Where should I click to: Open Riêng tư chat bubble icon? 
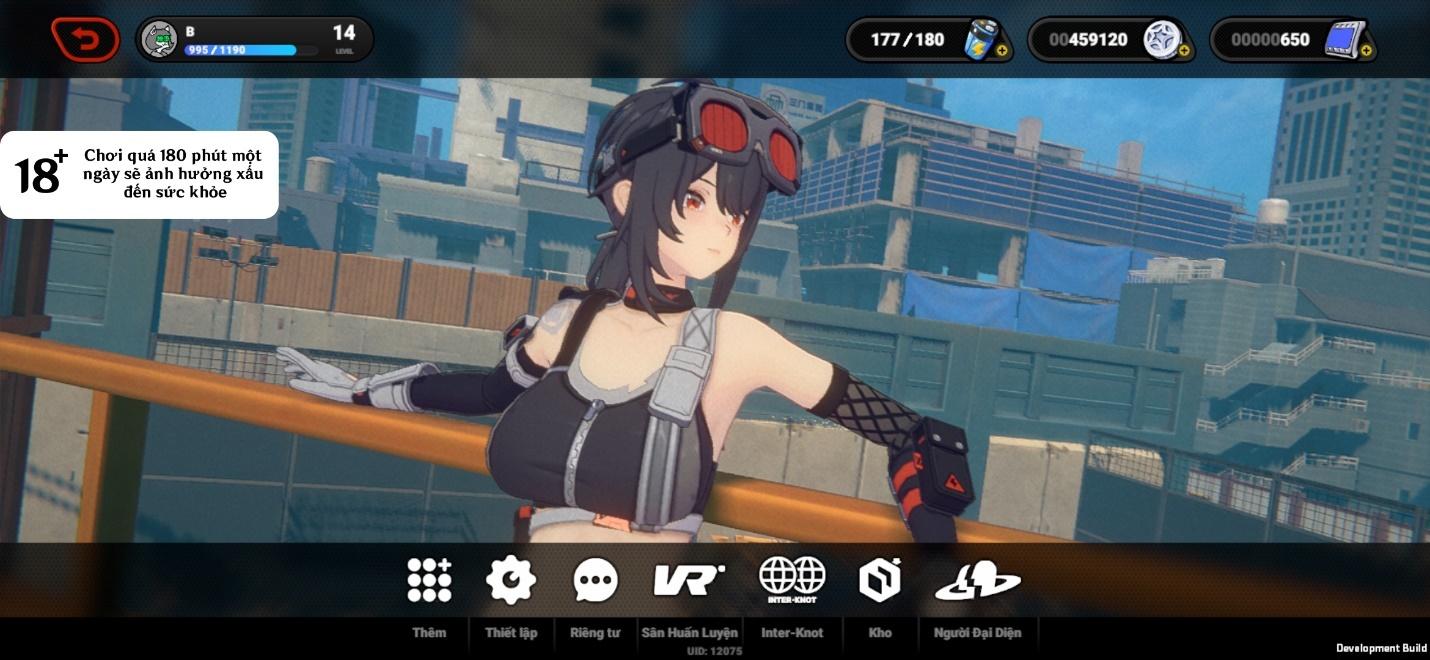pos(595,580)
